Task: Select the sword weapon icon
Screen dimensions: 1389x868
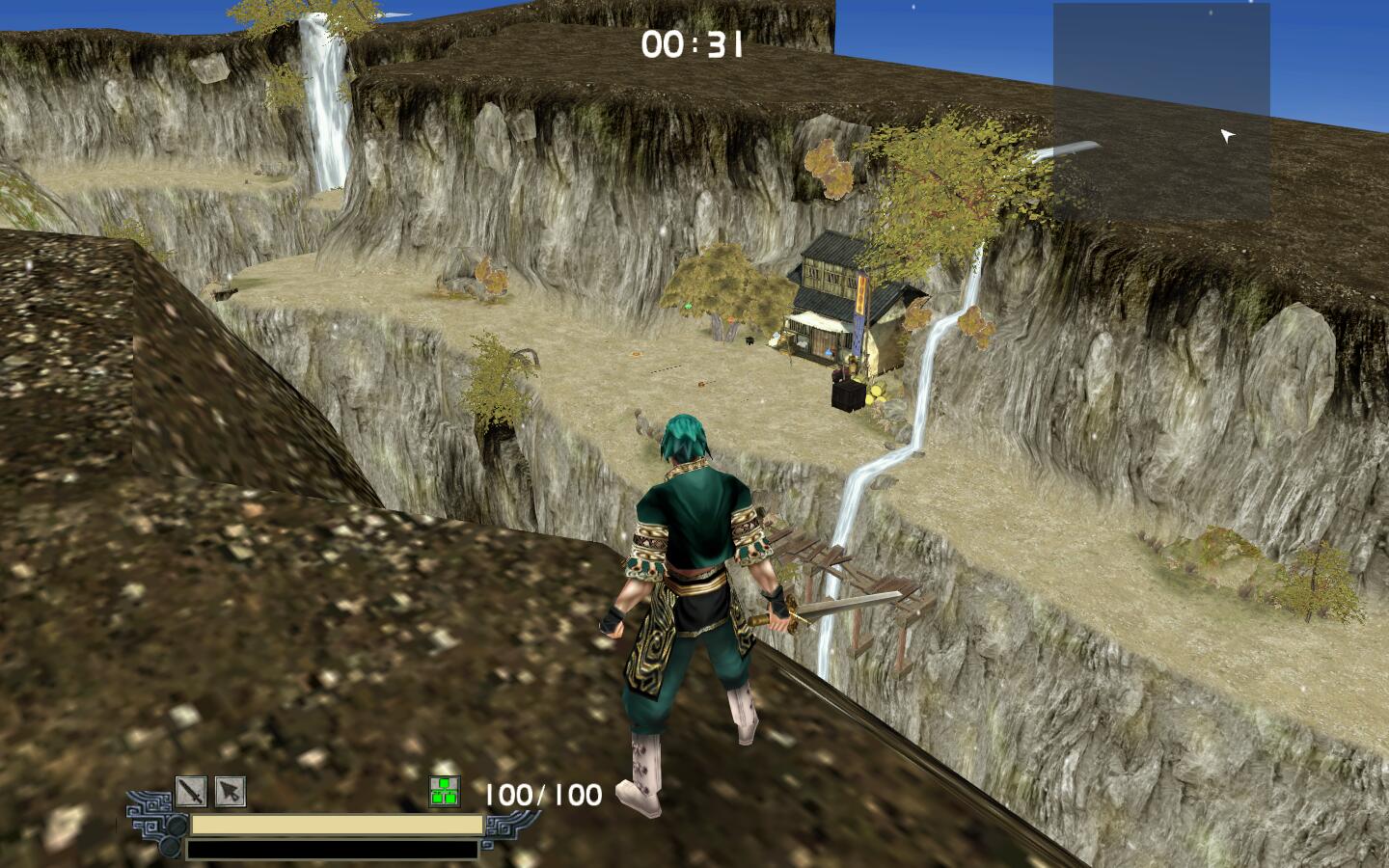Action: click(x=191, y=793)
